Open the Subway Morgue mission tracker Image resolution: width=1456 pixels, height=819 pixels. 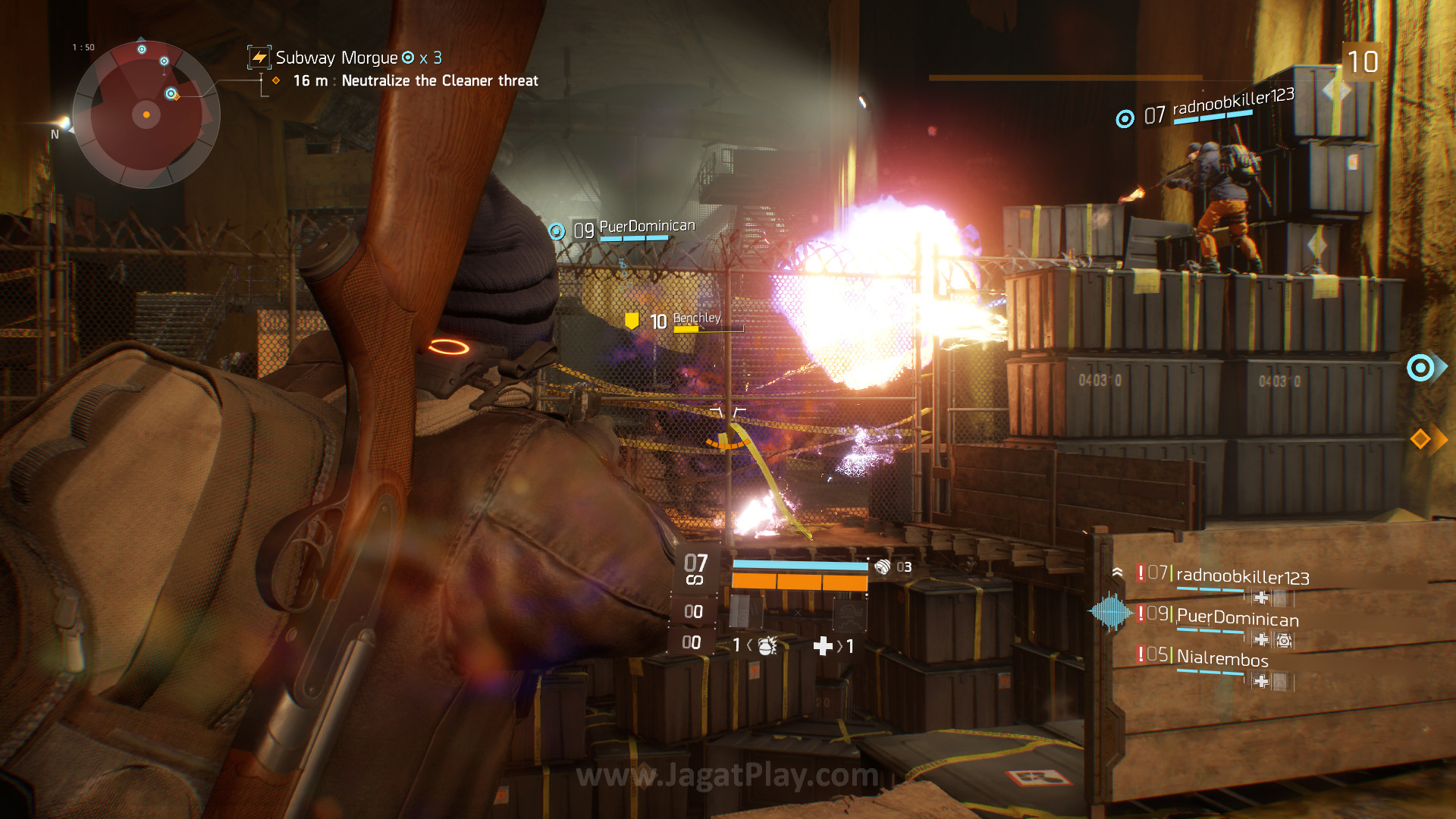click(336, 58)
